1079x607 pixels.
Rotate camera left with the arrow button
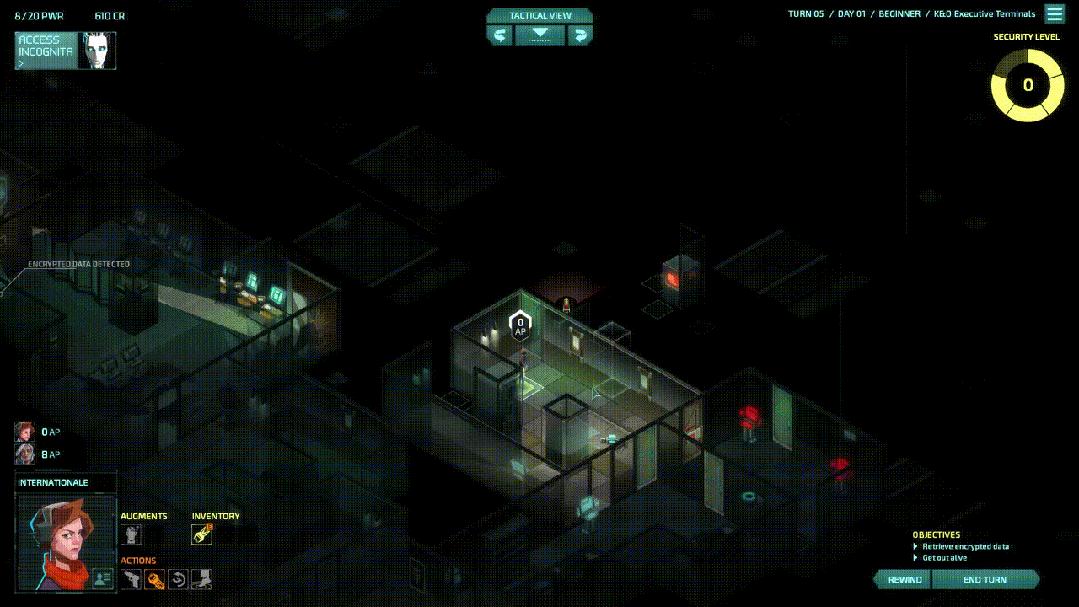500,35
